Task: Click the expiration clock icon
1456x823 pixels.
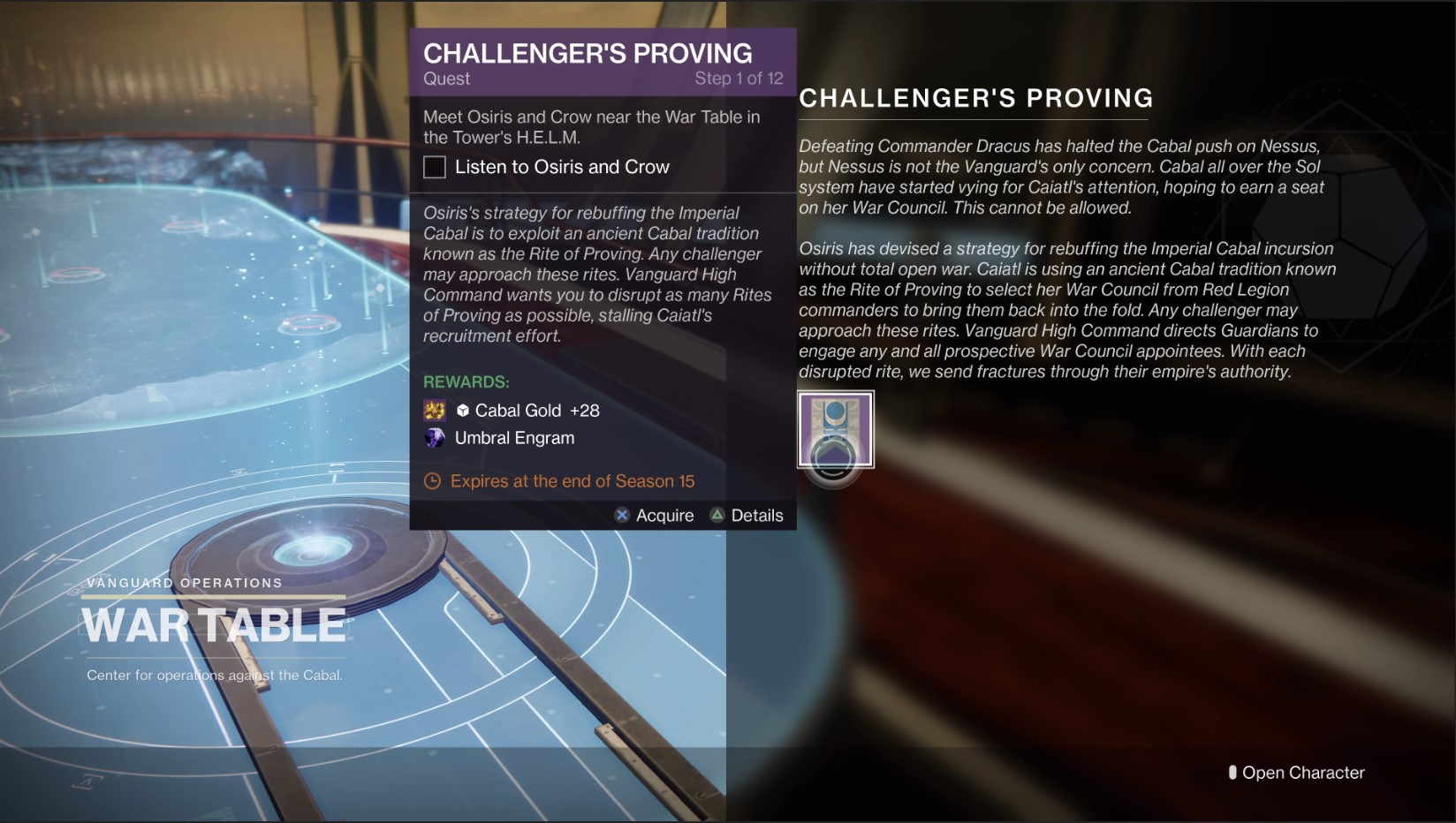Action: (x=432, y=481)
